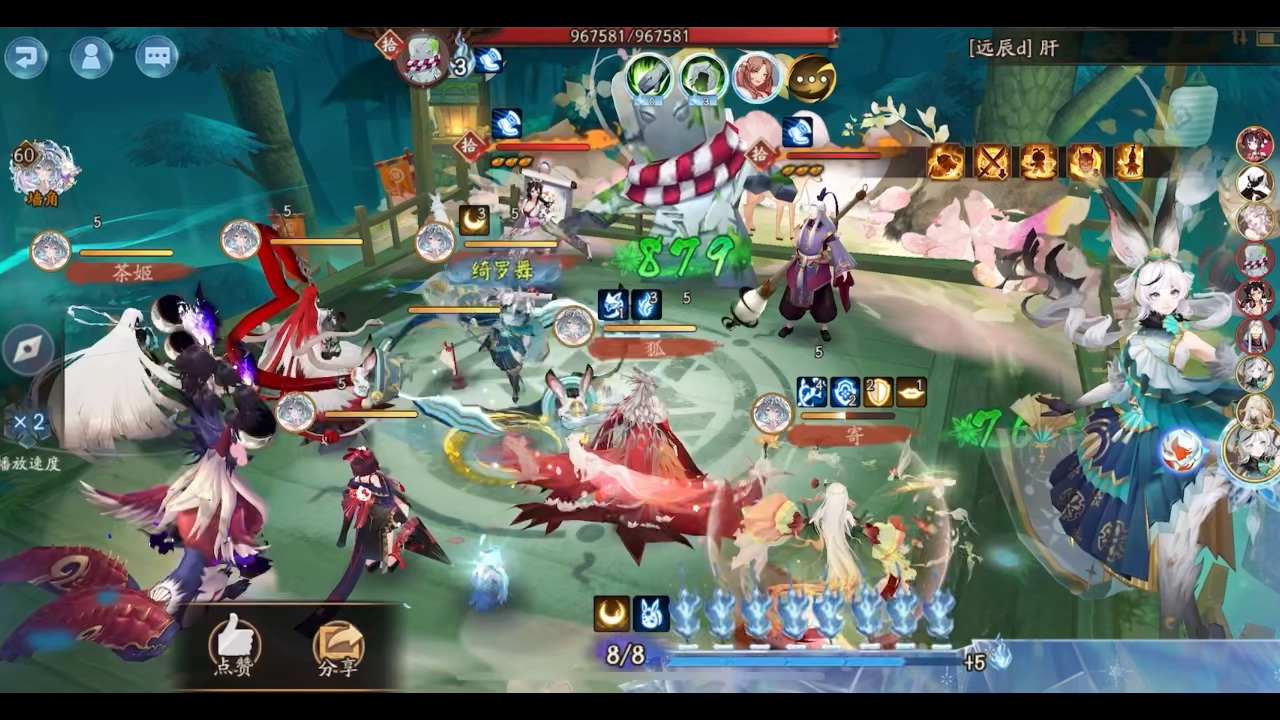Viewport: 1280px width, 720px height.
Task: Click the 点赞 like button
Action: pos(234,645)
